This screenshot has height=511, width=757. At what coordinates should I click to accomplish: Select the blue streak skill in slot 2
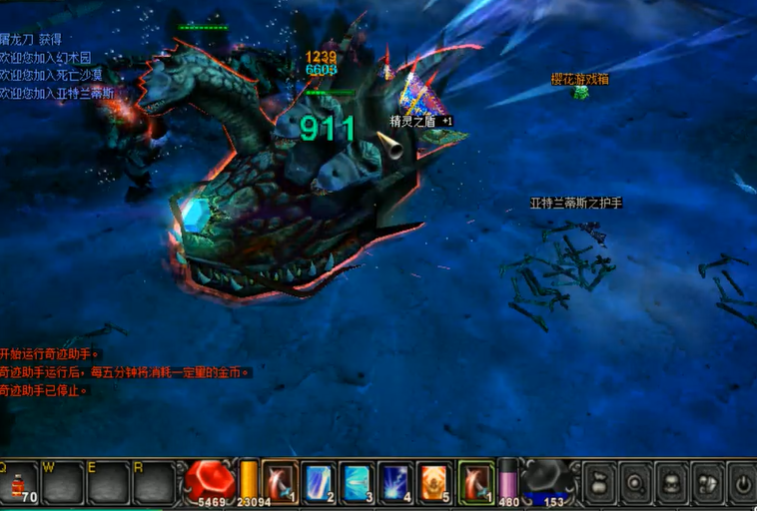pyautogui.click(x=319, y=481)
